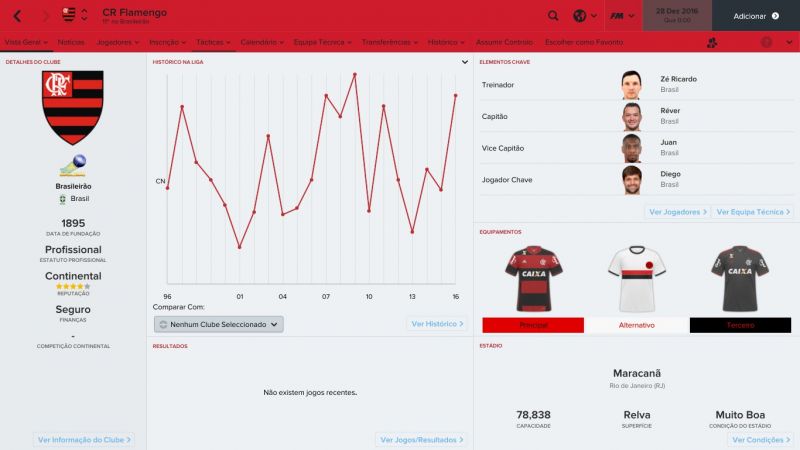
Task: Select the Terceiro kit
Action: 739,326
